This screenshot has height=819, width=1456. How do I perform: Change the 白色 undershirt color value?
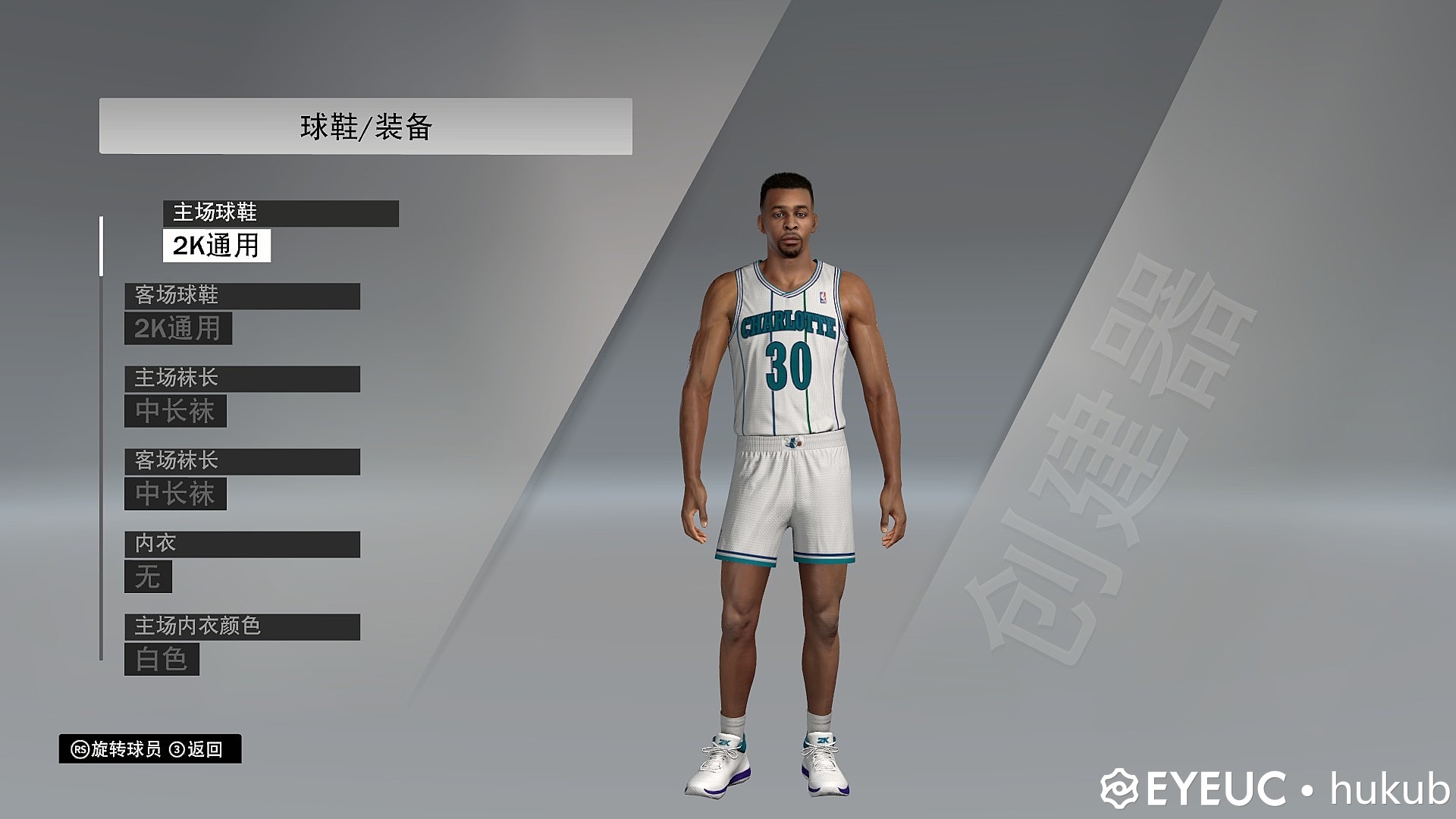[x=162, y=660]
